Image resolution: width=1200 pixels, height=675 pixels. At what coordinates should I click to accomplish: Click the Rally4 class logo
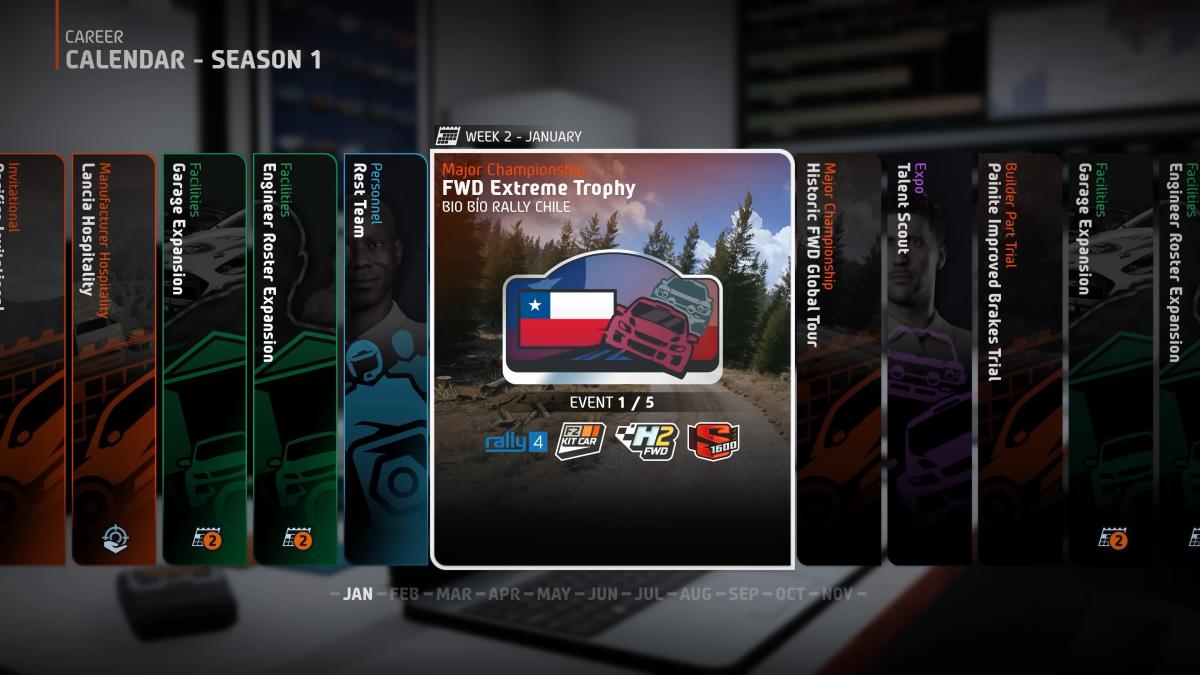pos(516,441)
